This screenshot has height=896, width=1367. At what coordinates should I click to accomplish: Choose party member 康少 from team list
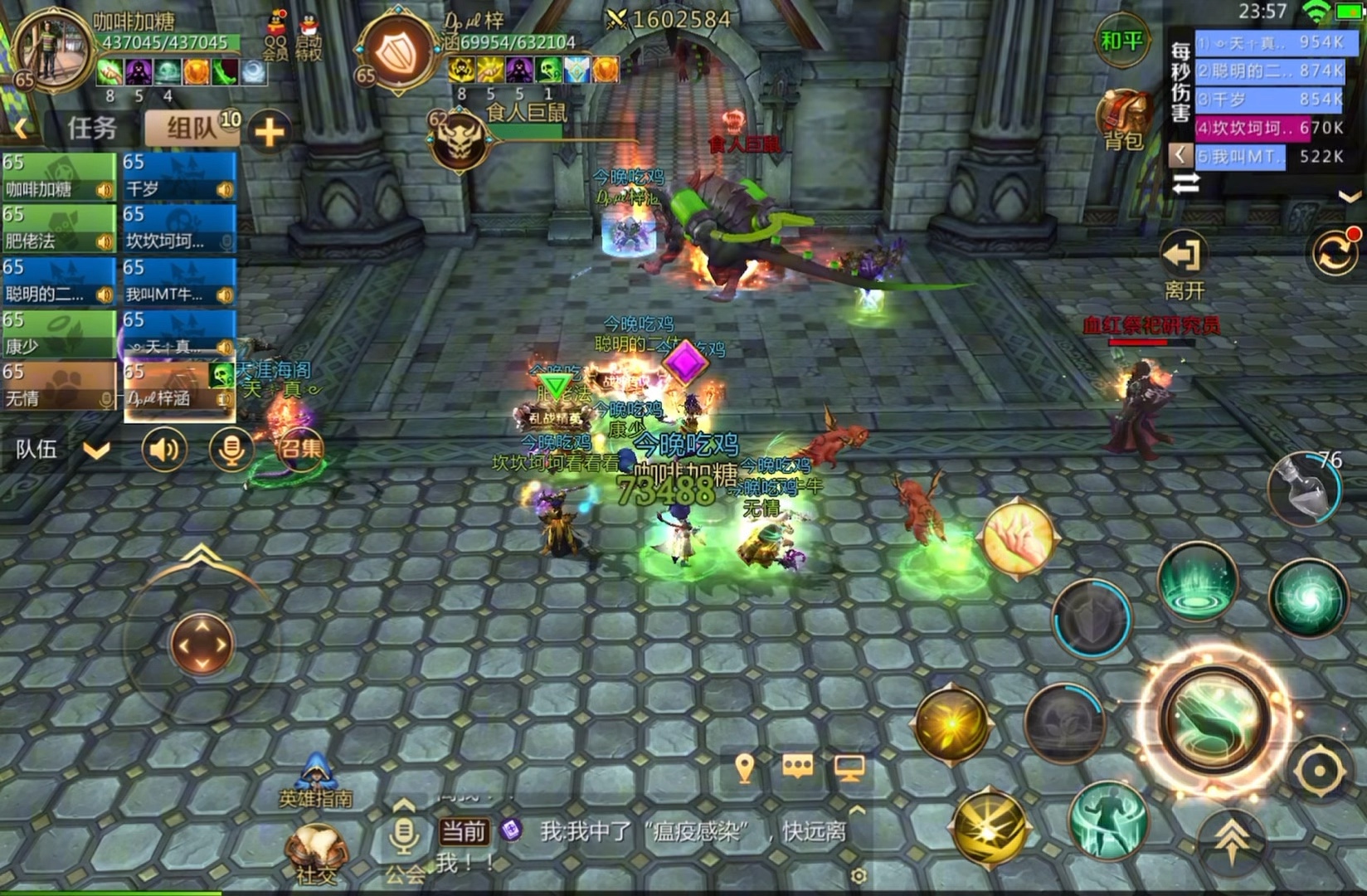[58, 335]
